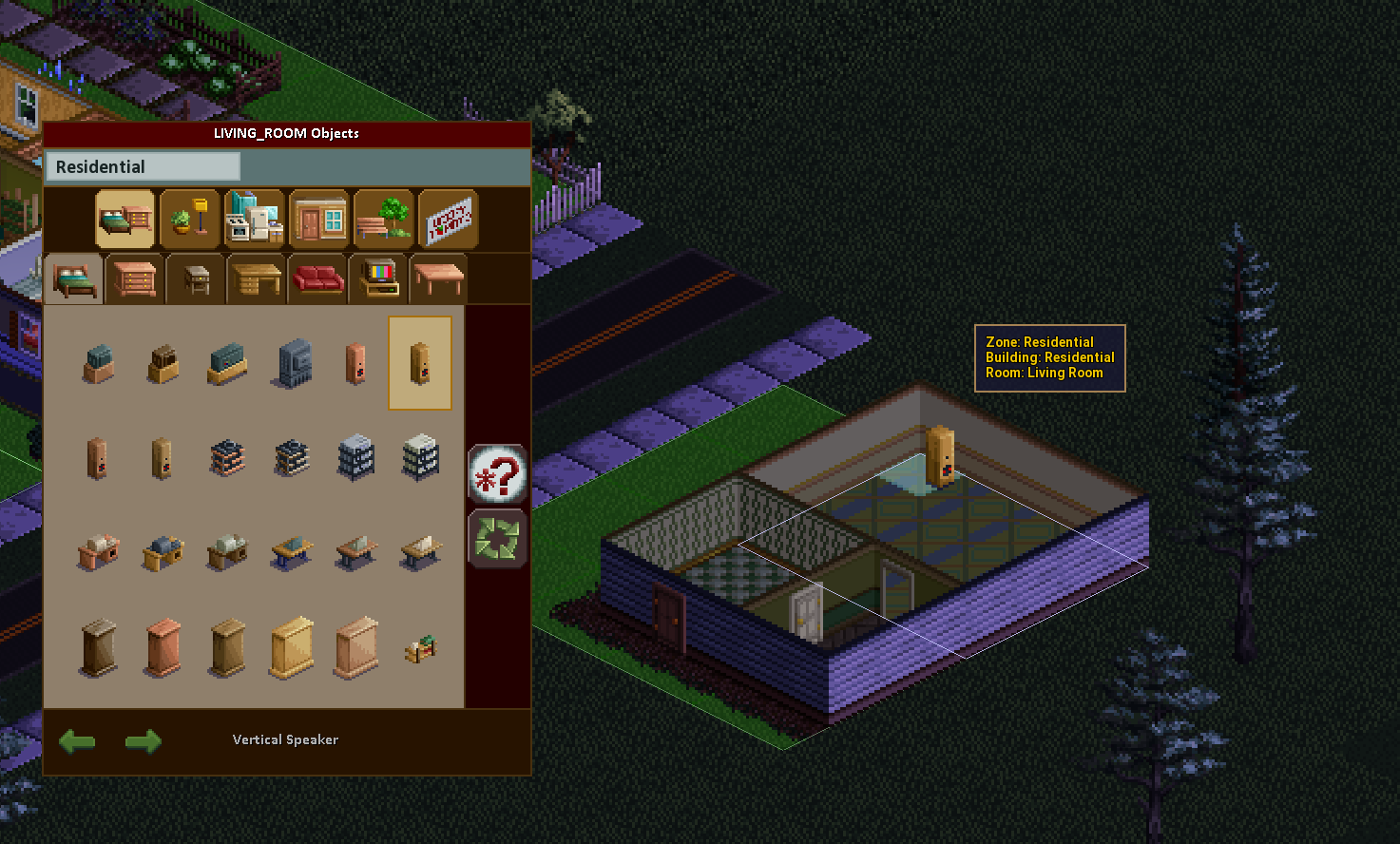Image resolution: width=1400 pixels, height=844 pixels.
Task: Select the large yellow wooden cabinet
Action: 292,648
